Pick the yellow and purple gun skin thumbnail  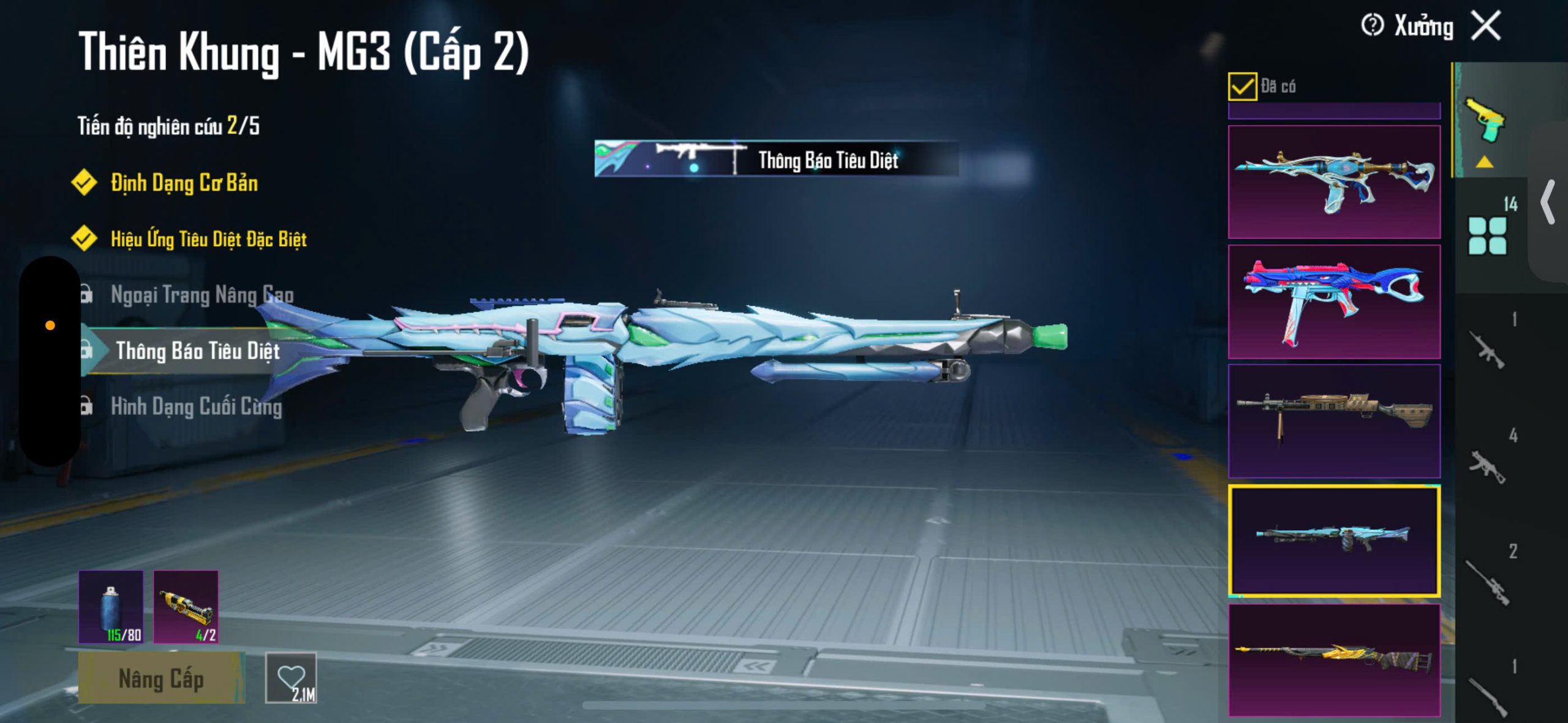[1334, 660]
